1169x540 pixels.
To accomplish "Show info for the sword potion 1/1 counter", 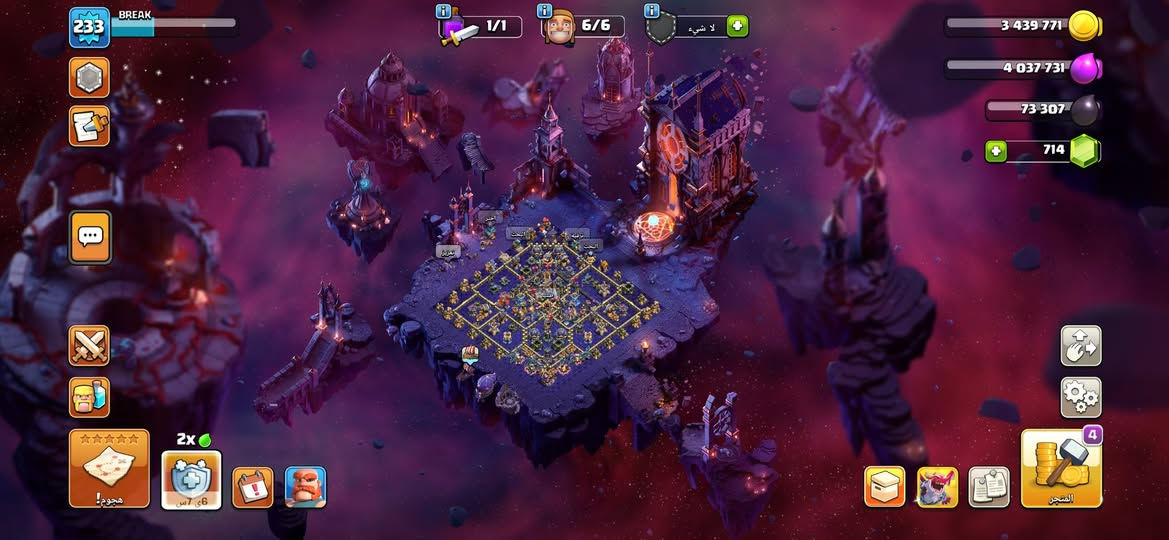I will point(444,11).
